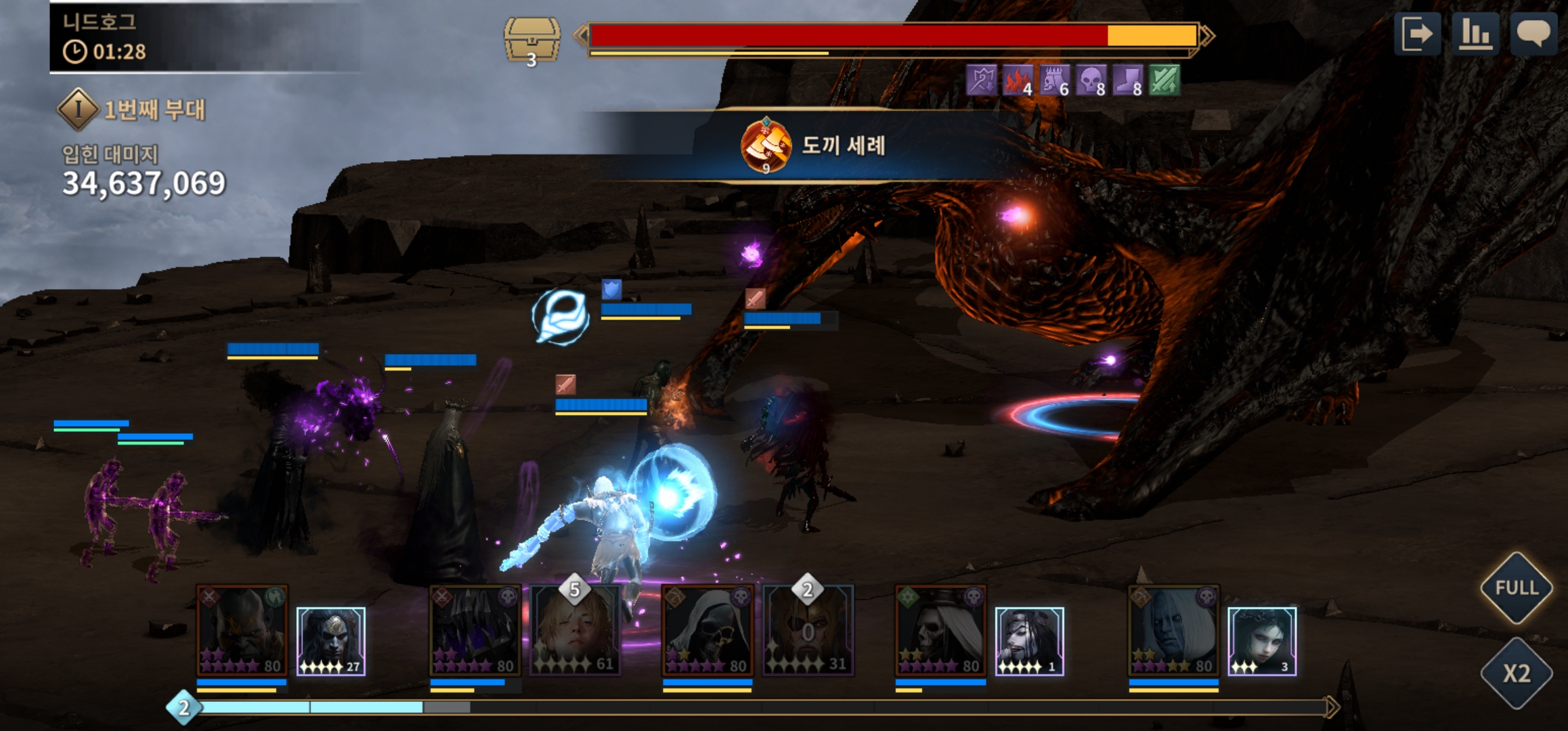Inspect the green crossed-swords attack buff icon
Image resolution: width=1568 pixels, height=731 pixels.
[1164, 81]
